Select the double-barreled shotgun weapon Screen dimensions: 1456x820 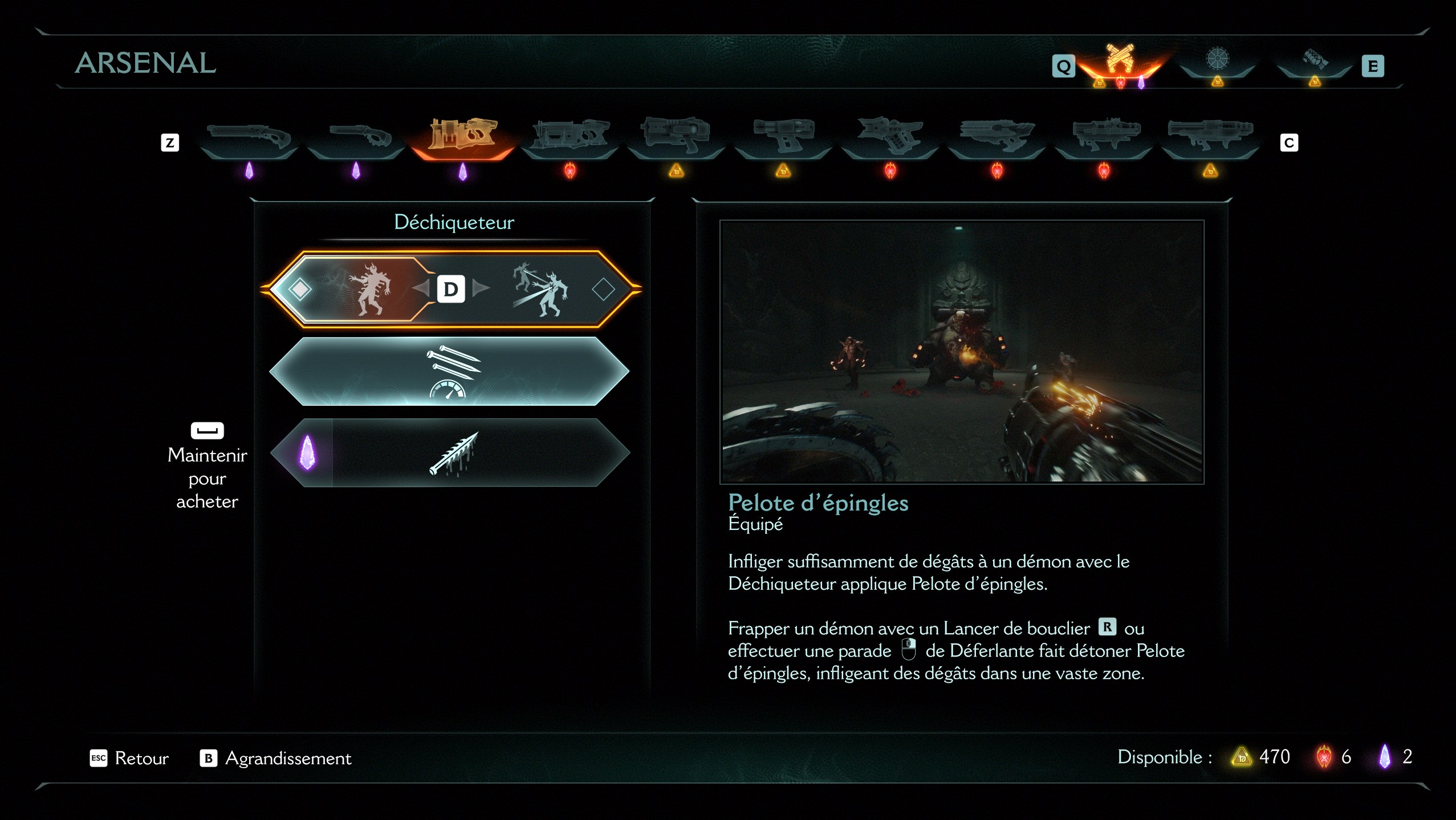tap(356, 136)
